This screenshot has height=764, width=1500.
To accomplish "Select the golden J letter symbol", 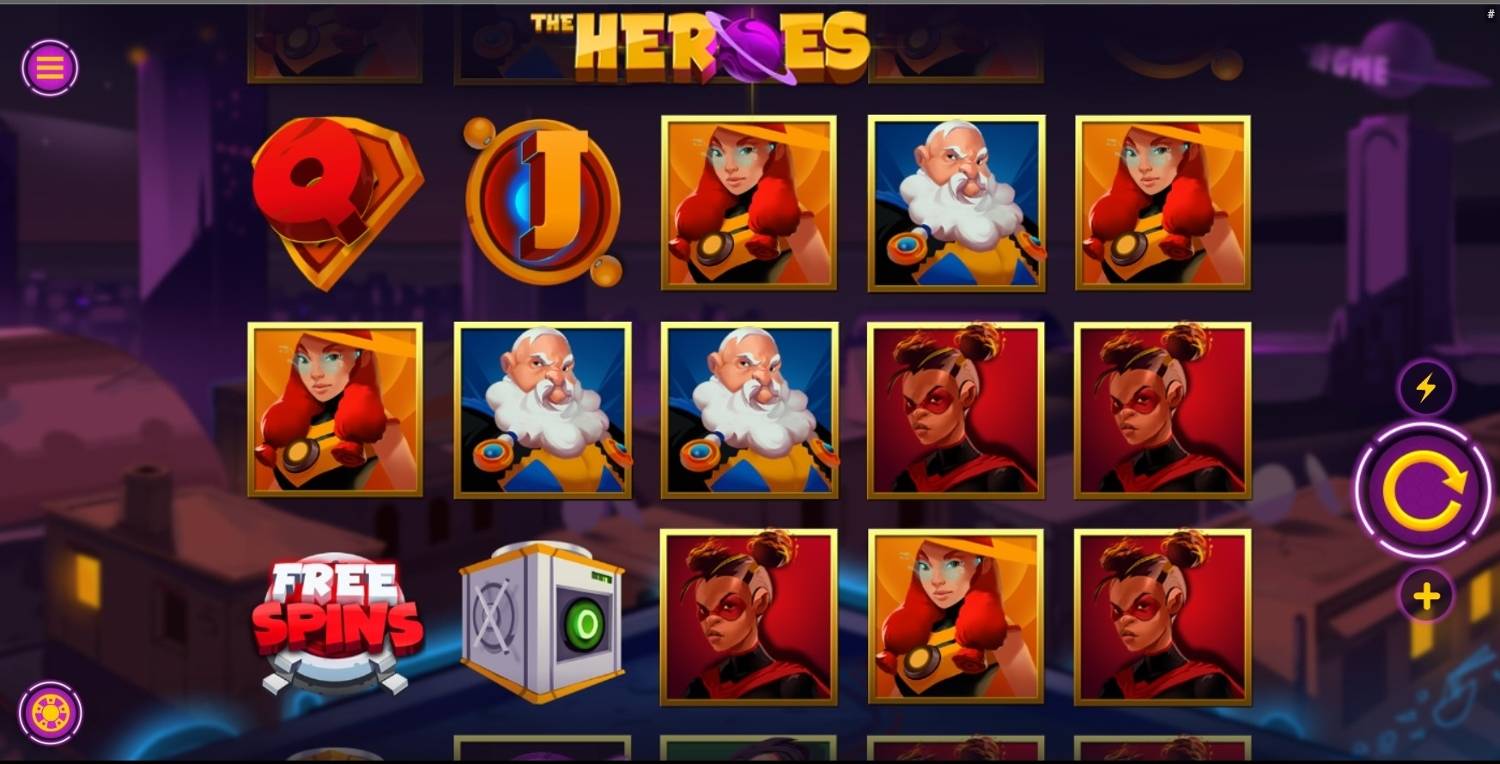I will point(542,201).
